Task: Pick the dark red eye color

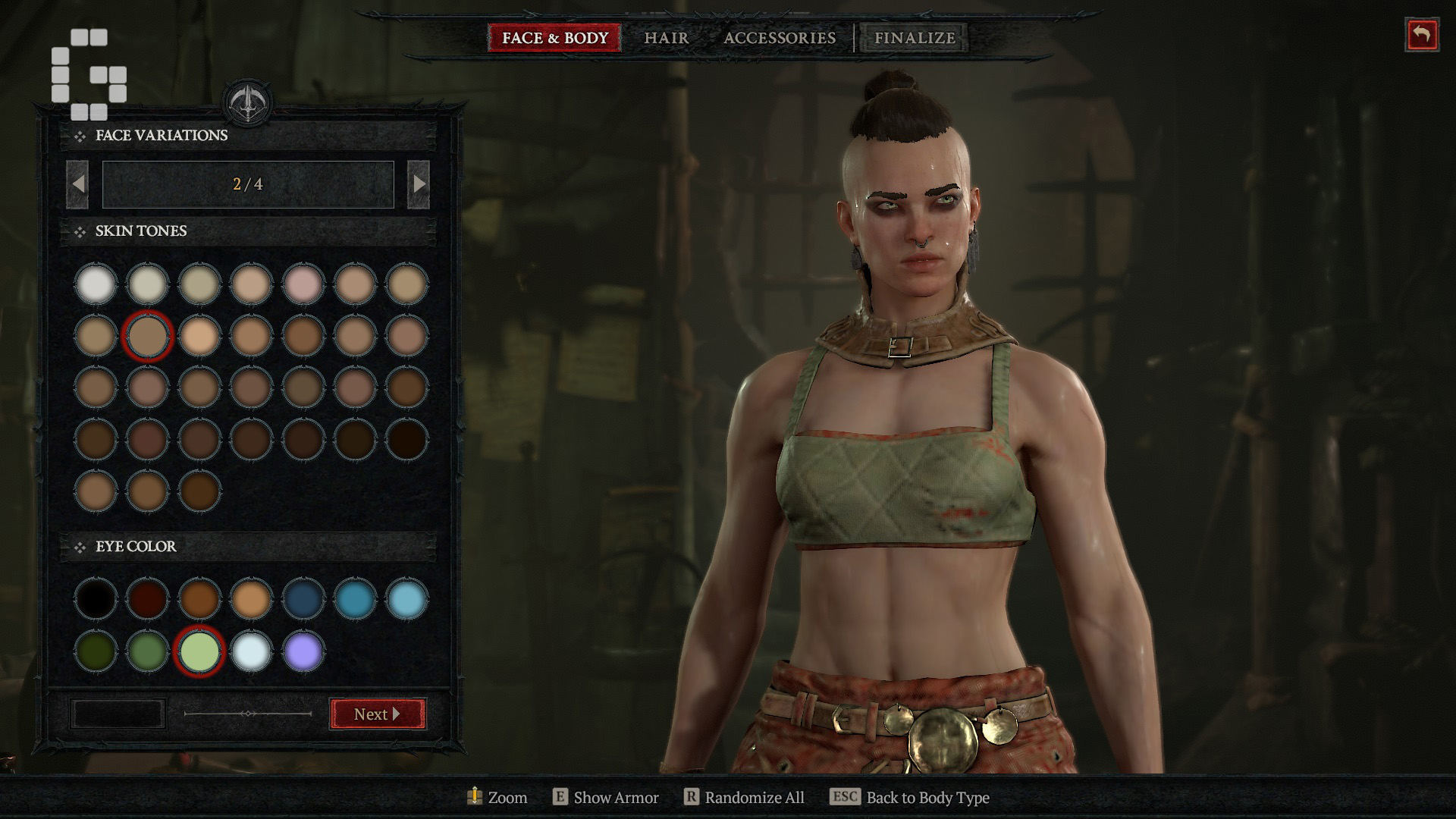Action: pyautogui.click(x=147, y=598)
